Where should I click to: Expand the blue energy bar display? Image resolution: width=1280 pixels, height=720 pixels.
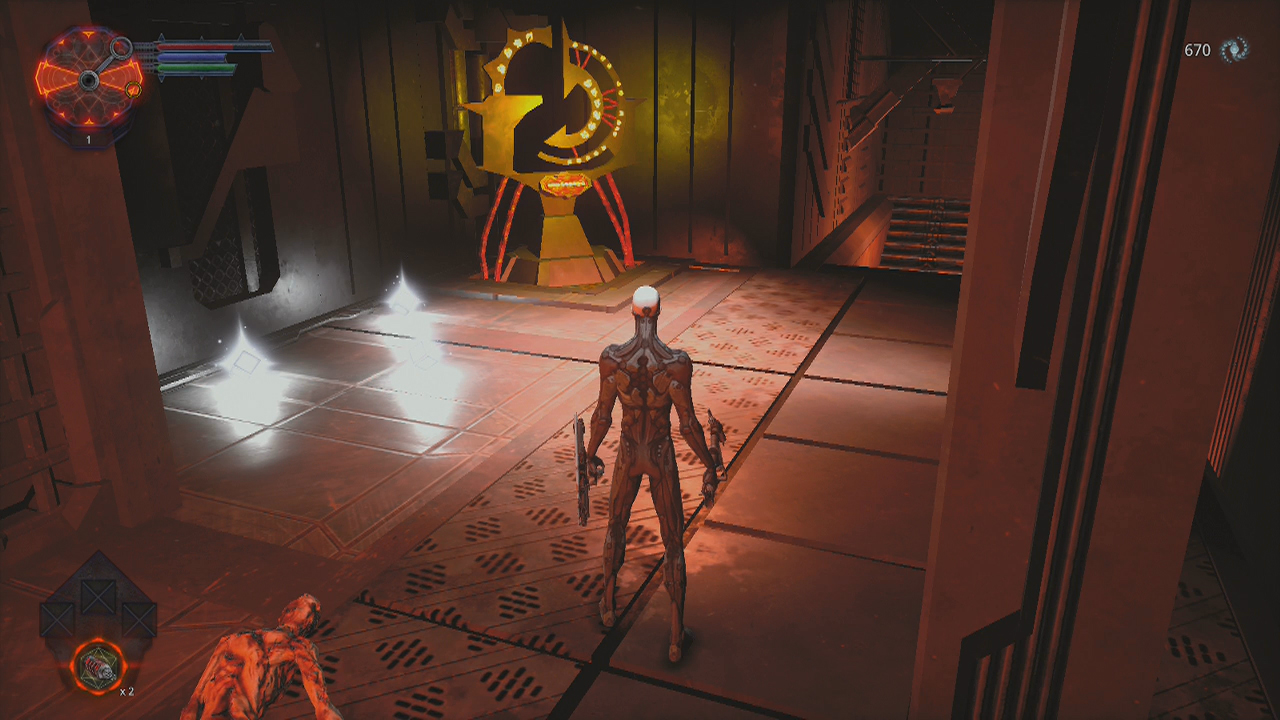pos(191,57)
